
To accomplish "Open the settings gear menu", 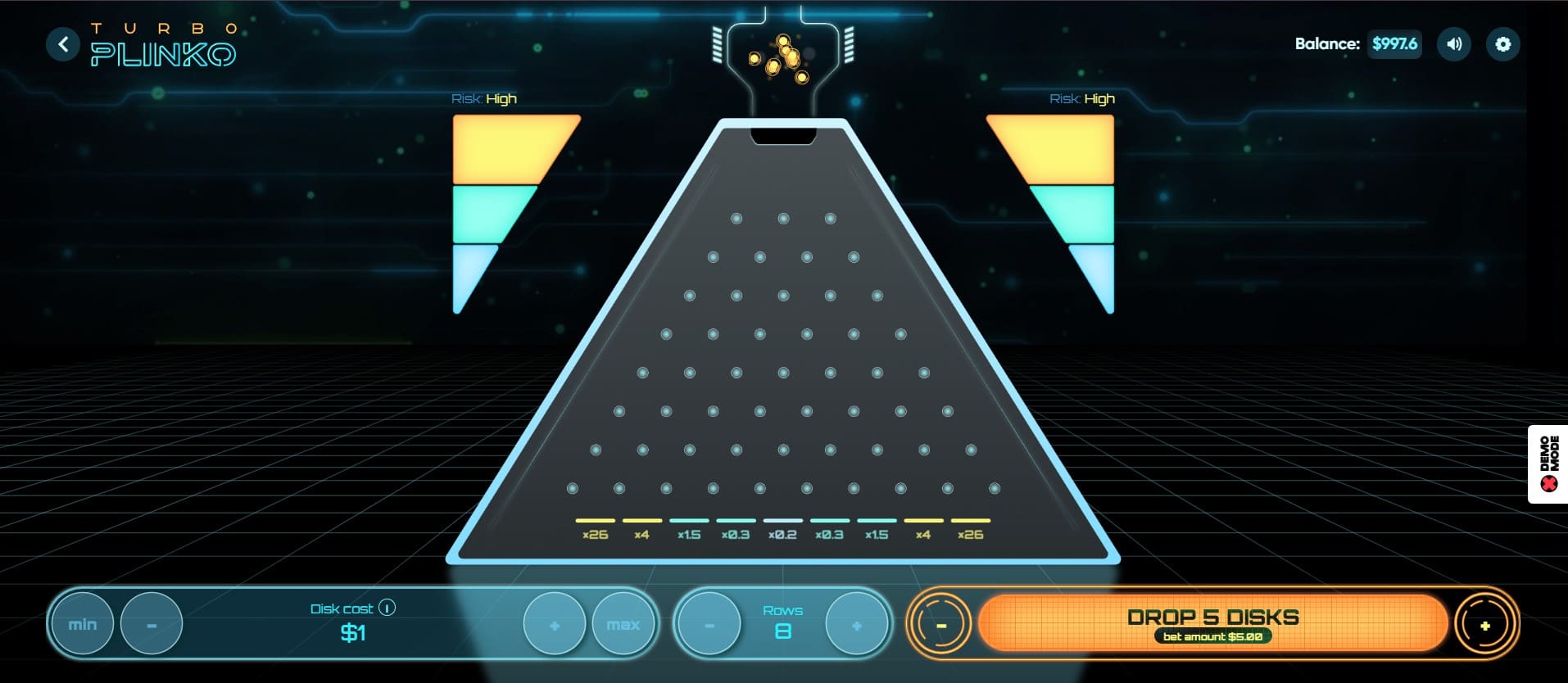I will coord(1503,44).
